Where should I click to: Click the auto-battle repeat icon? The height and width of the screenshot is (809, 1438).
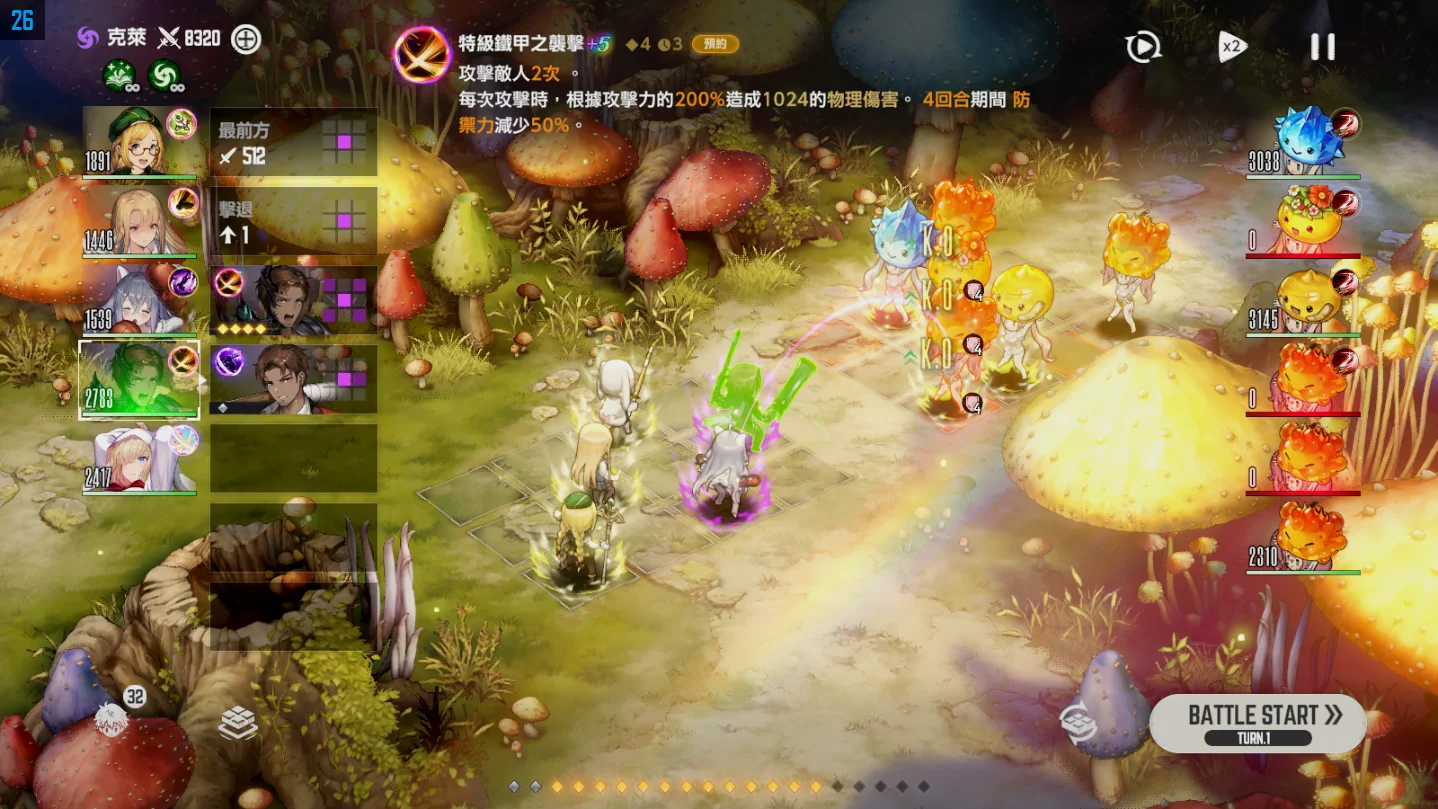[x=1141, y=47]
